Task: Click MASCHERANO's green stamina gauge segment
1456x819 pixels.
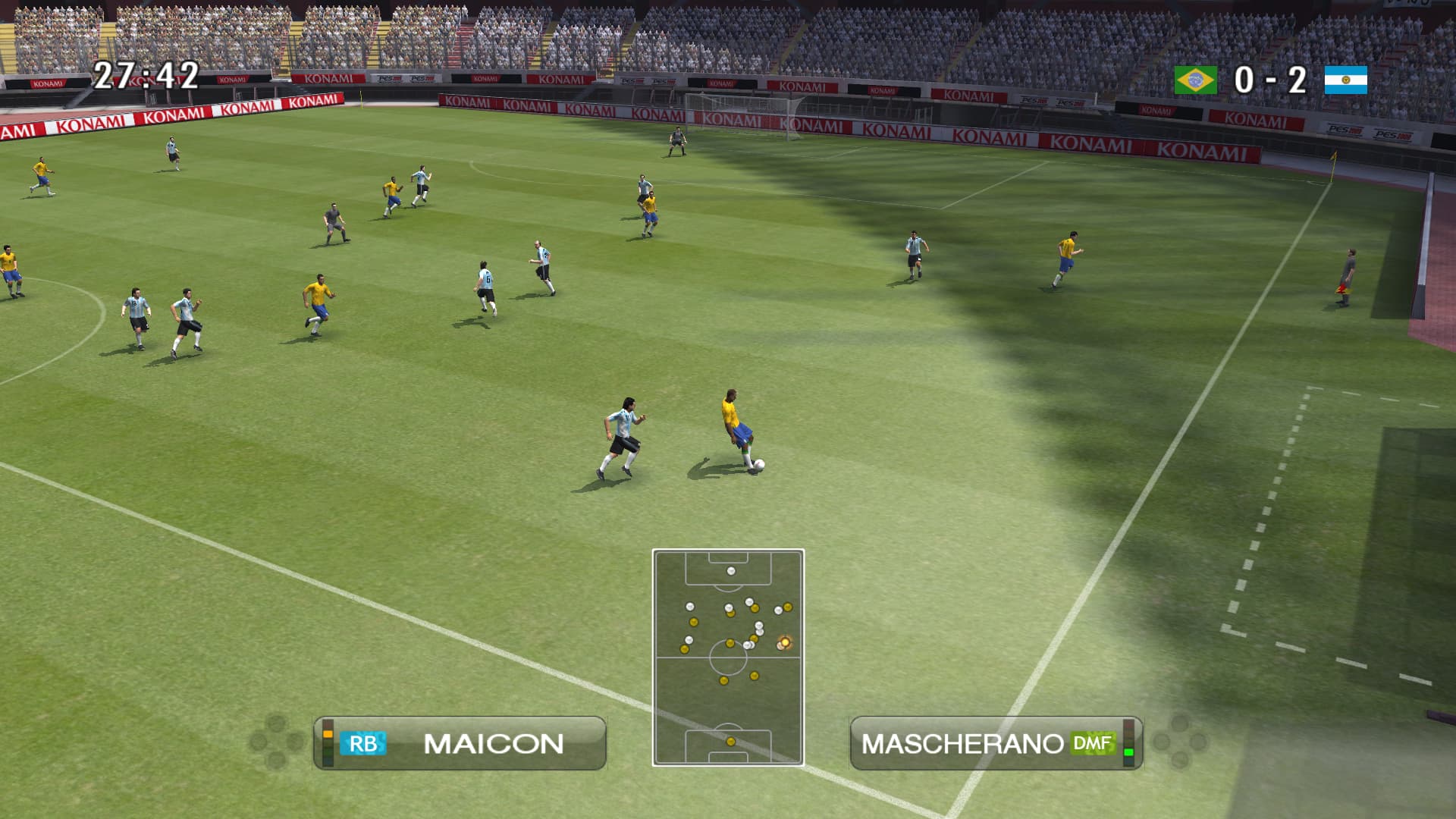Action: click(x=1128, y=753)
